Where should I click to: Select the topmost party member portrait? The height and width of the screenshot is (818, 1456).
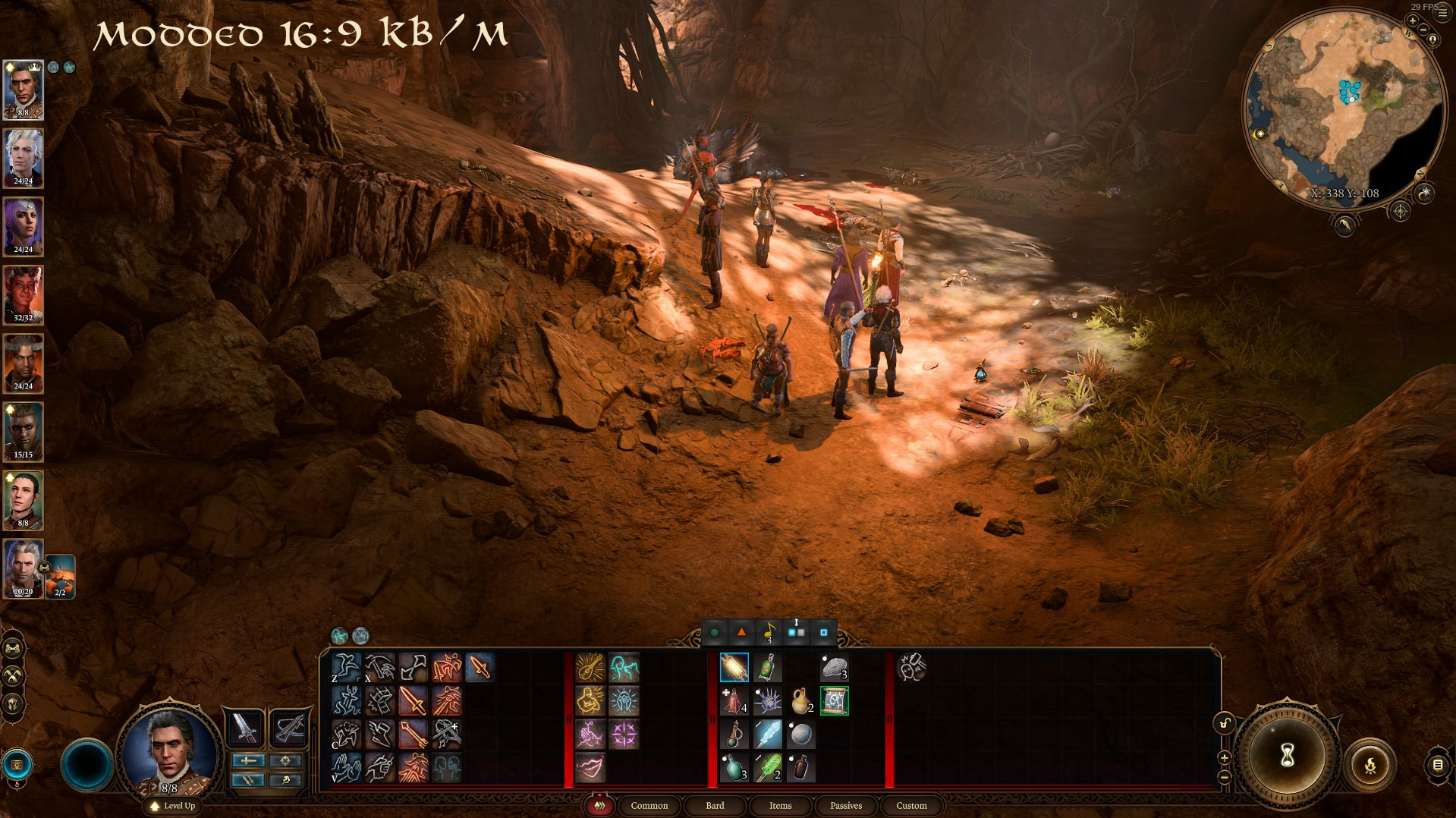pyautogui.click(x=22, y=90)
